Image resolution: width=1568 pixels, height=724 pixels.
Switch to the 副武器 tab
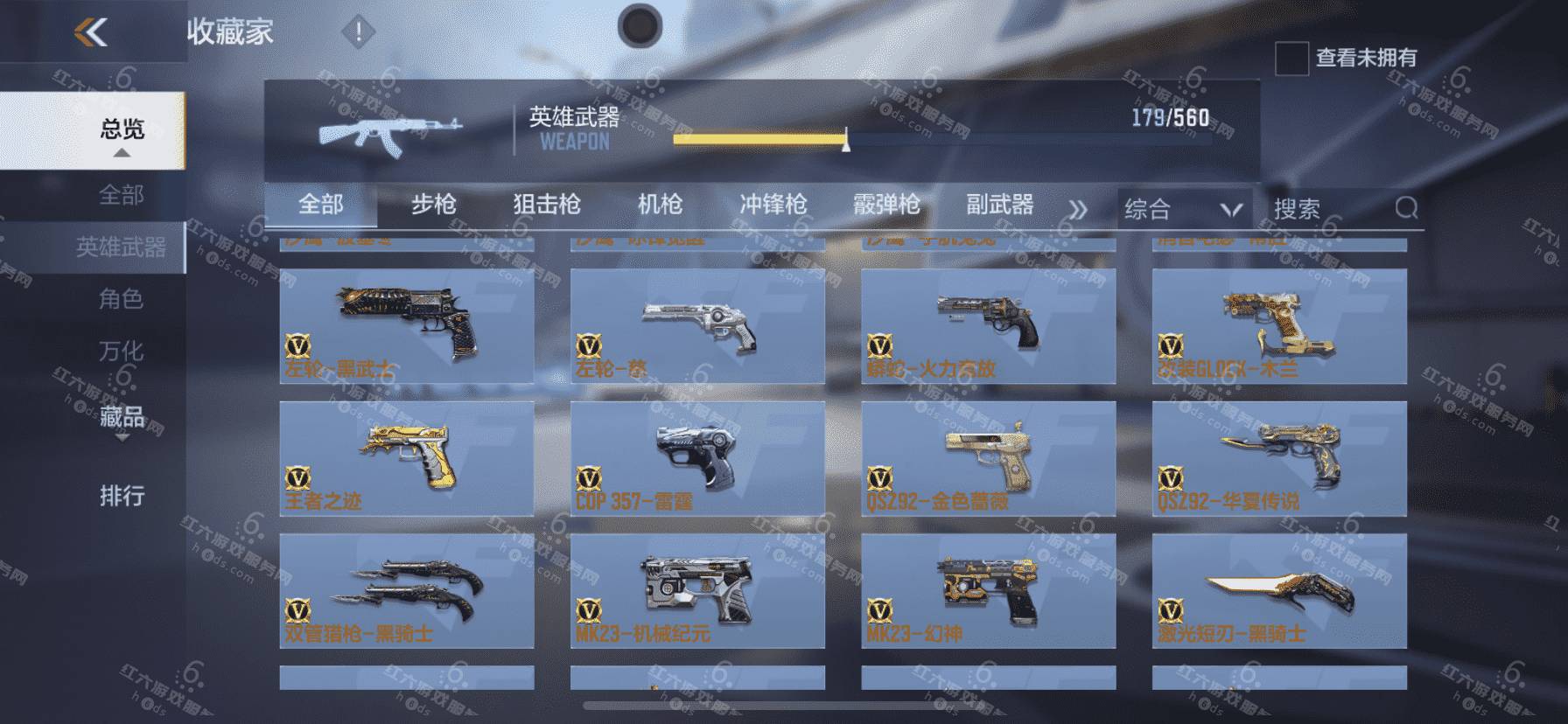coord(999,205)
